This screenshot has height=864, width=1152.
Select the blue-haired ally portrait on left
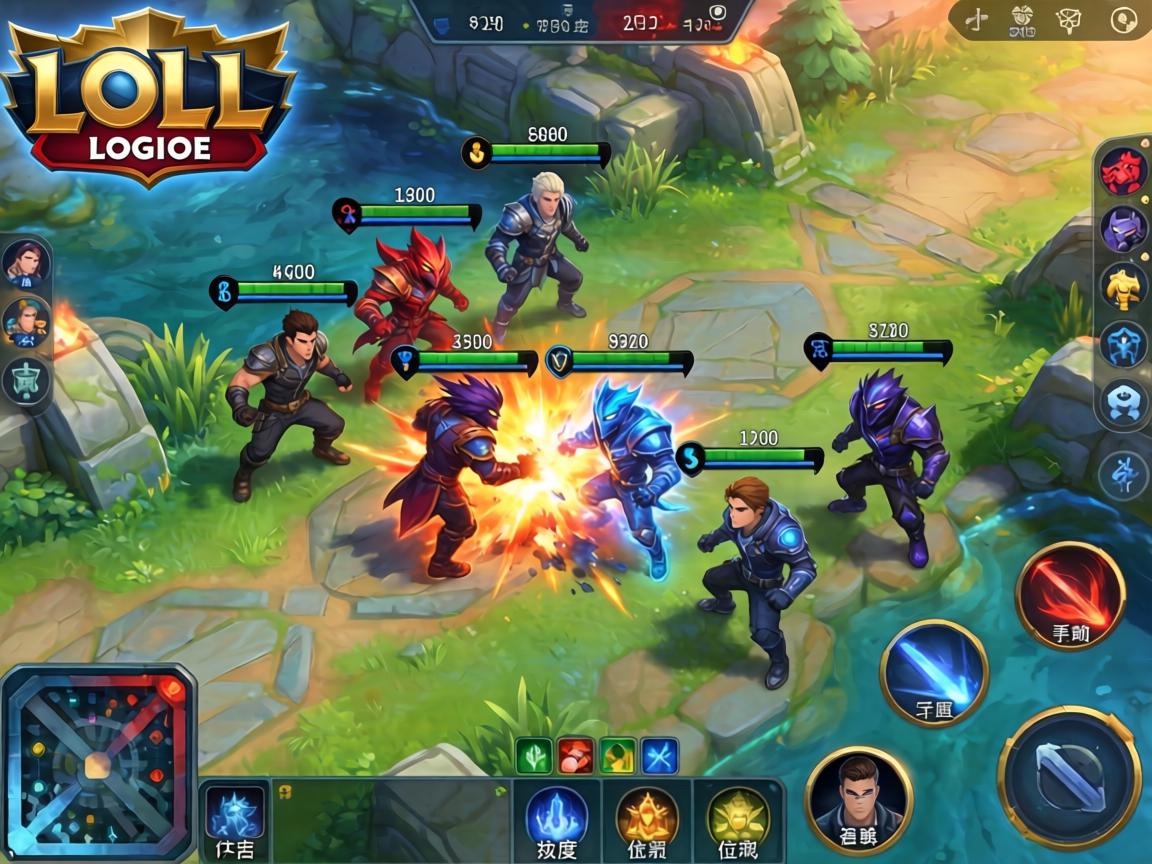25,321
